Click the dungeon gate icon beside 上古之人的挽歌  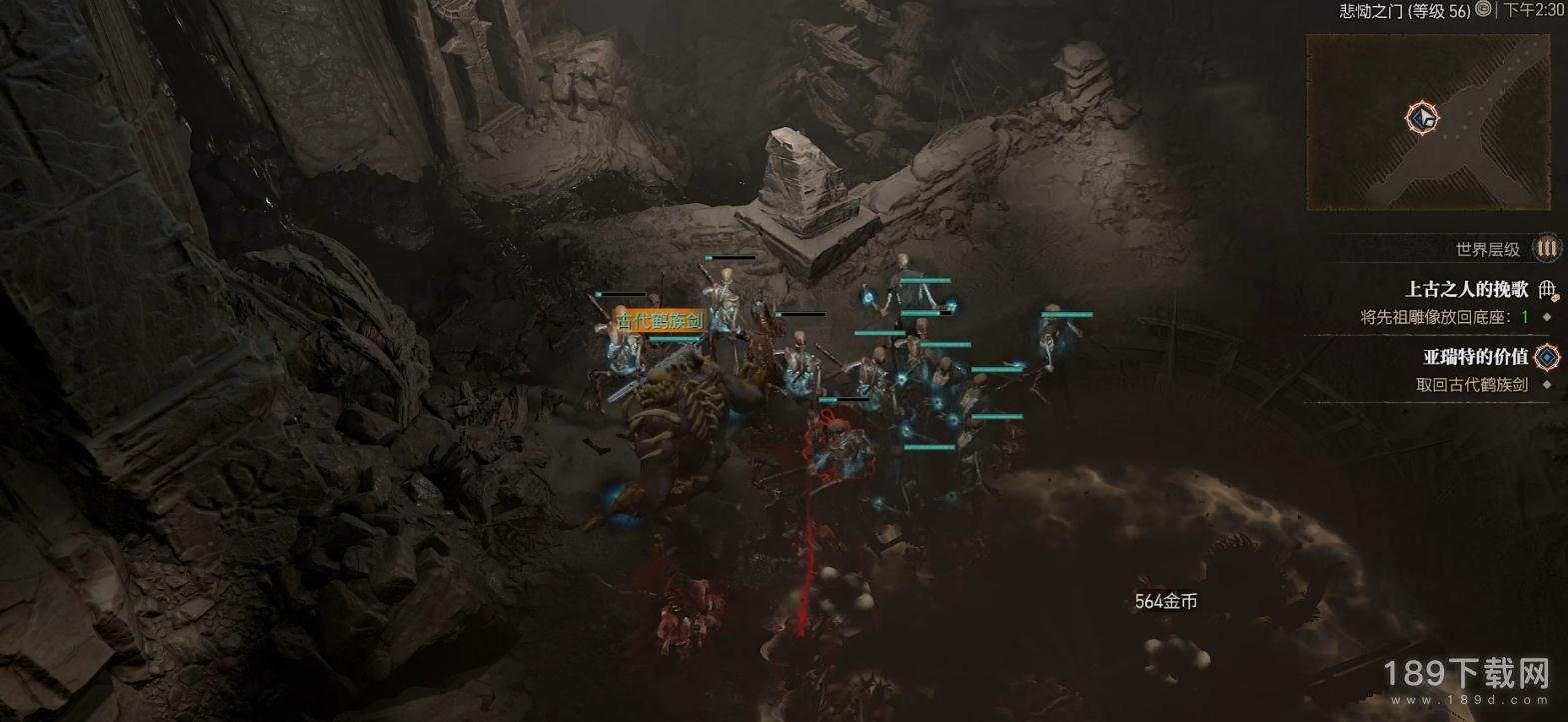1548,290
